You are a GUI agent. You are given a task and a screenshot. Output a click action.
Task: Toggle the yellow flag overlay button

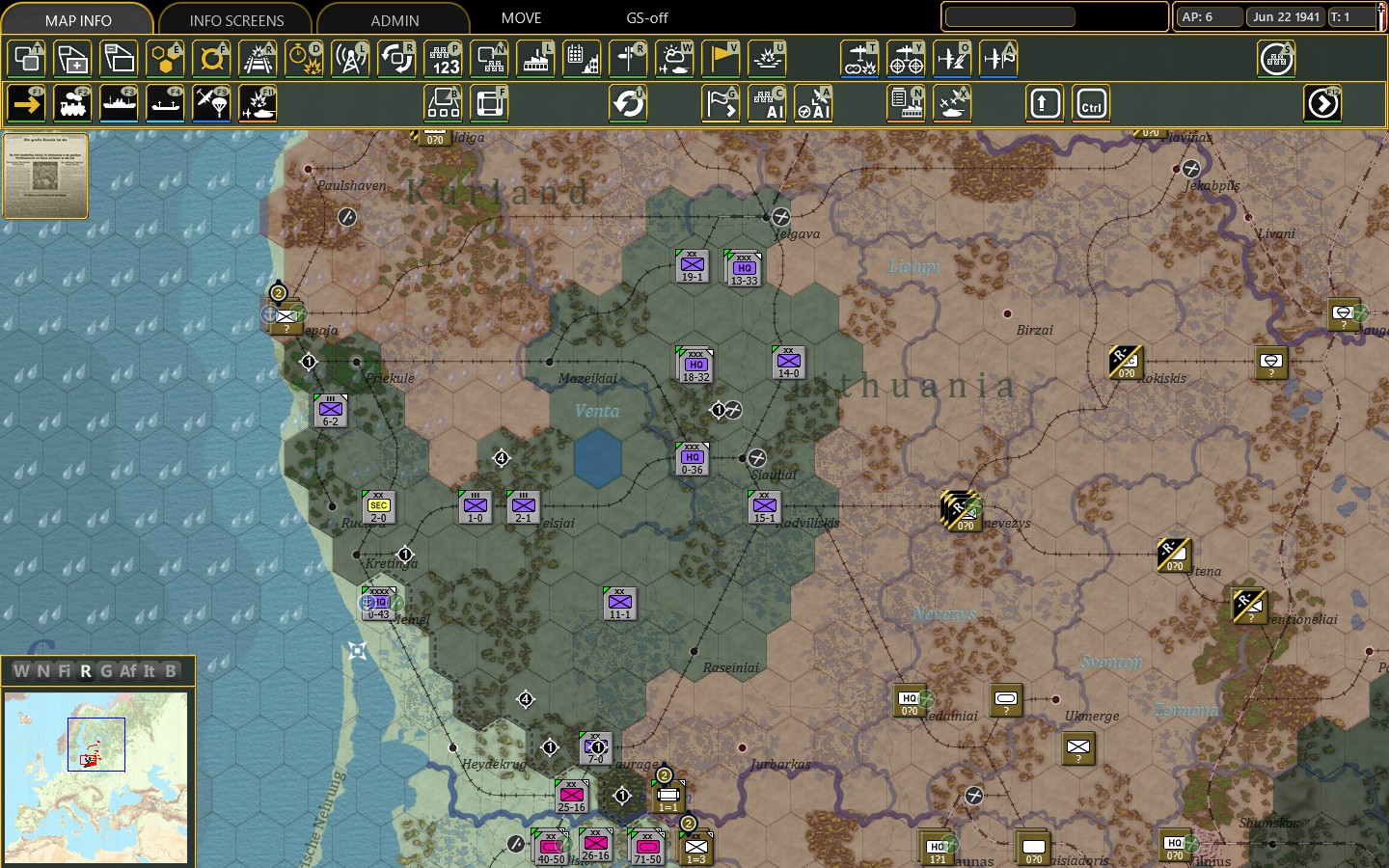(x=722, y=59)
